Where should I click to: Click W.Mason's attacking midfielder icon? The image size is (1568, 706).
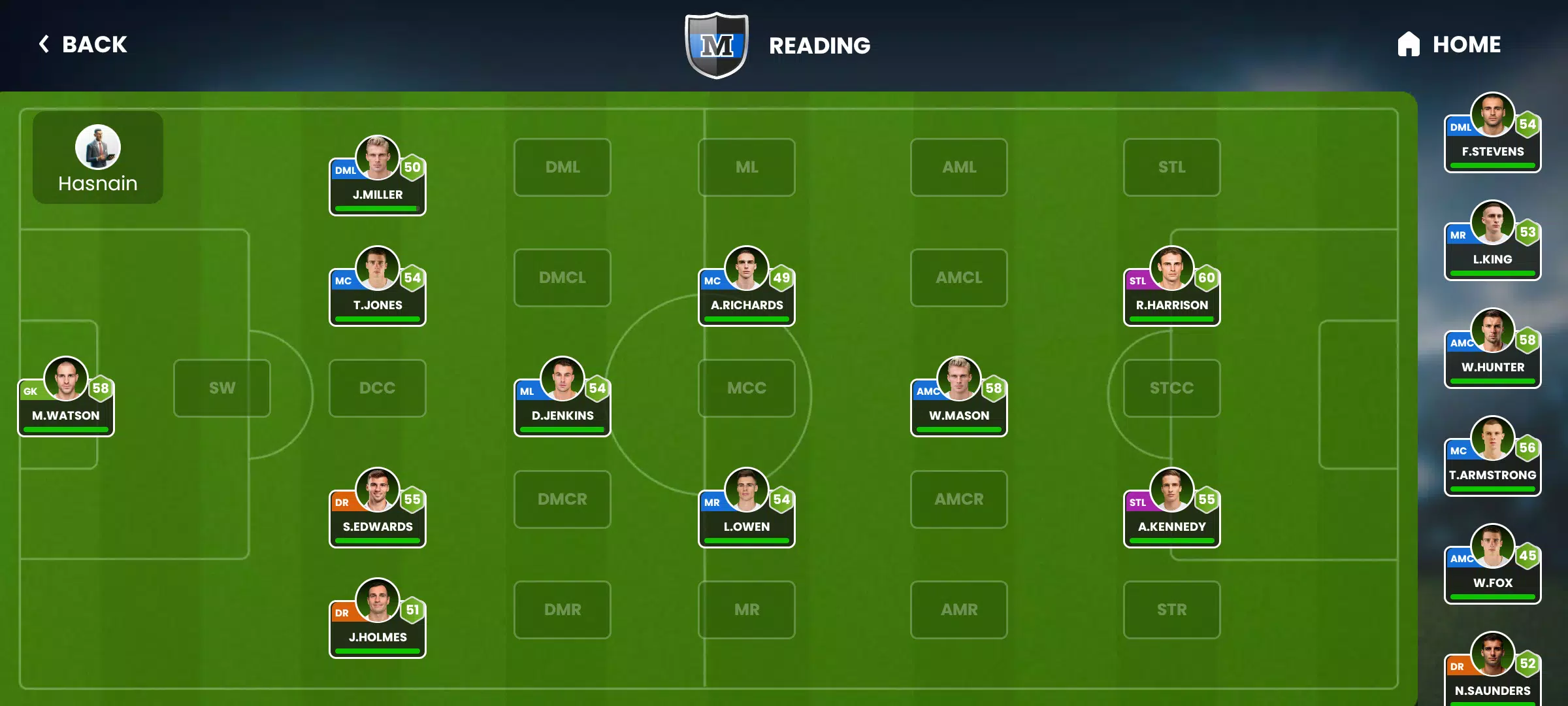point(958,379)
